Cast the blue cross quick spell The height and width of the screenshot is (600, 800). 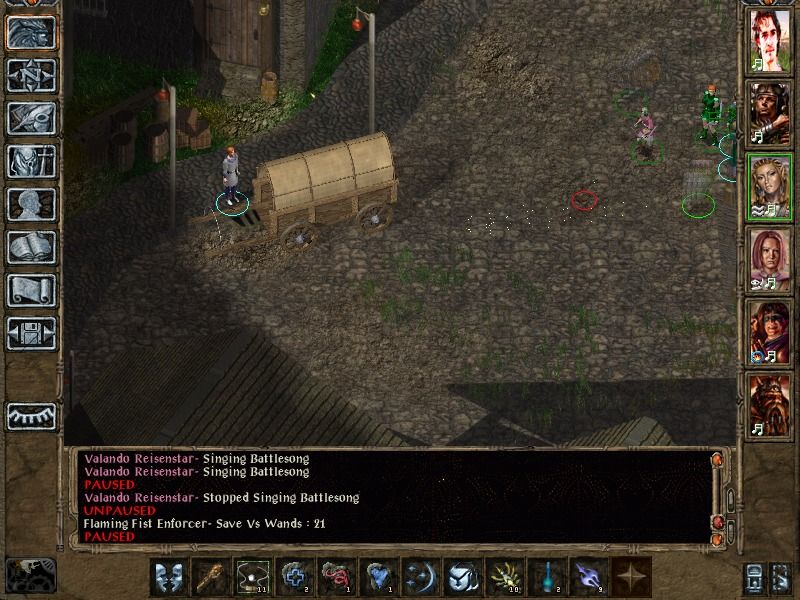(x=294, y=578)
